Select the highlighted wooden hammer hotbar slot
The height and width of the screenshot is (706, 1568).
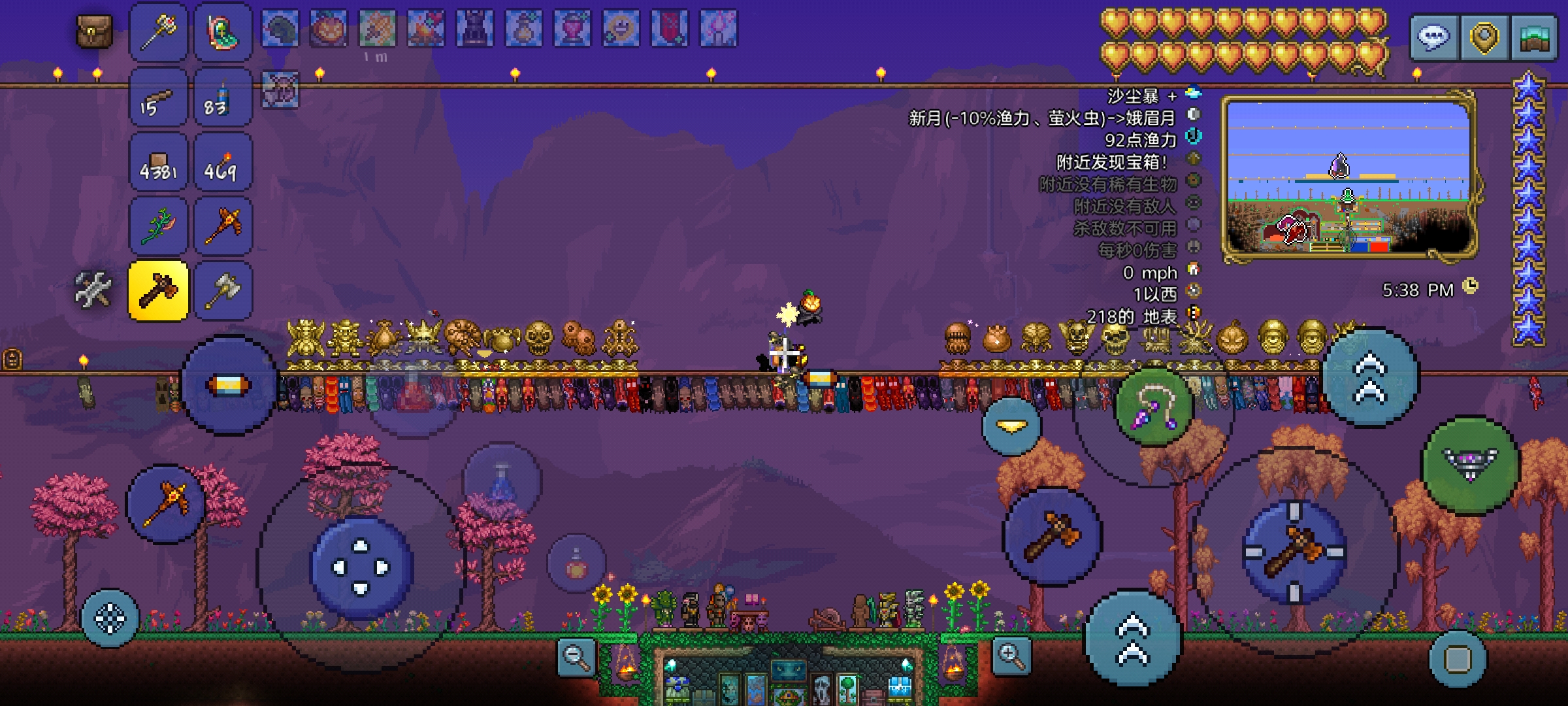coord(159,291)
